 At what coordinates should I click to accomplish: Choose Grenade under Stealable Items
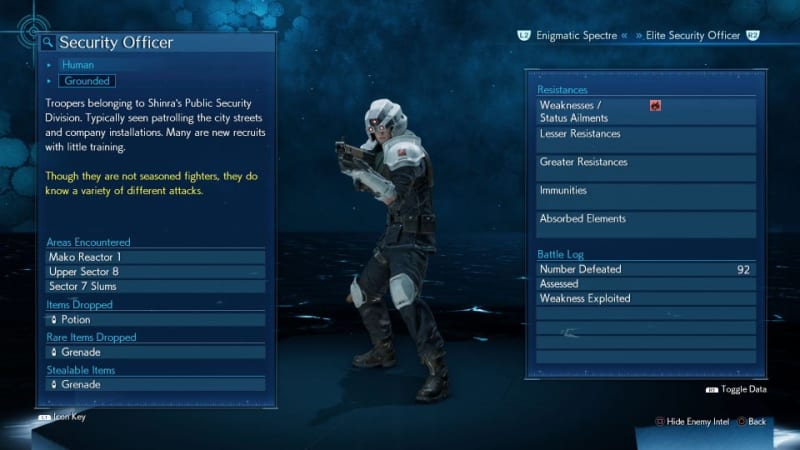155,384
